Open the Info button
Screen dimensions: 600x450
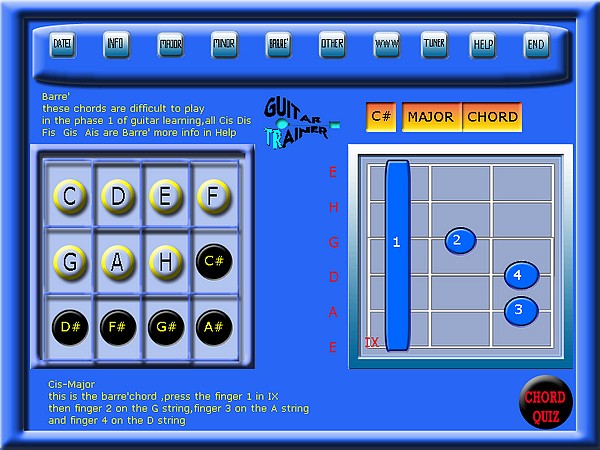click(x=116, y=44)
